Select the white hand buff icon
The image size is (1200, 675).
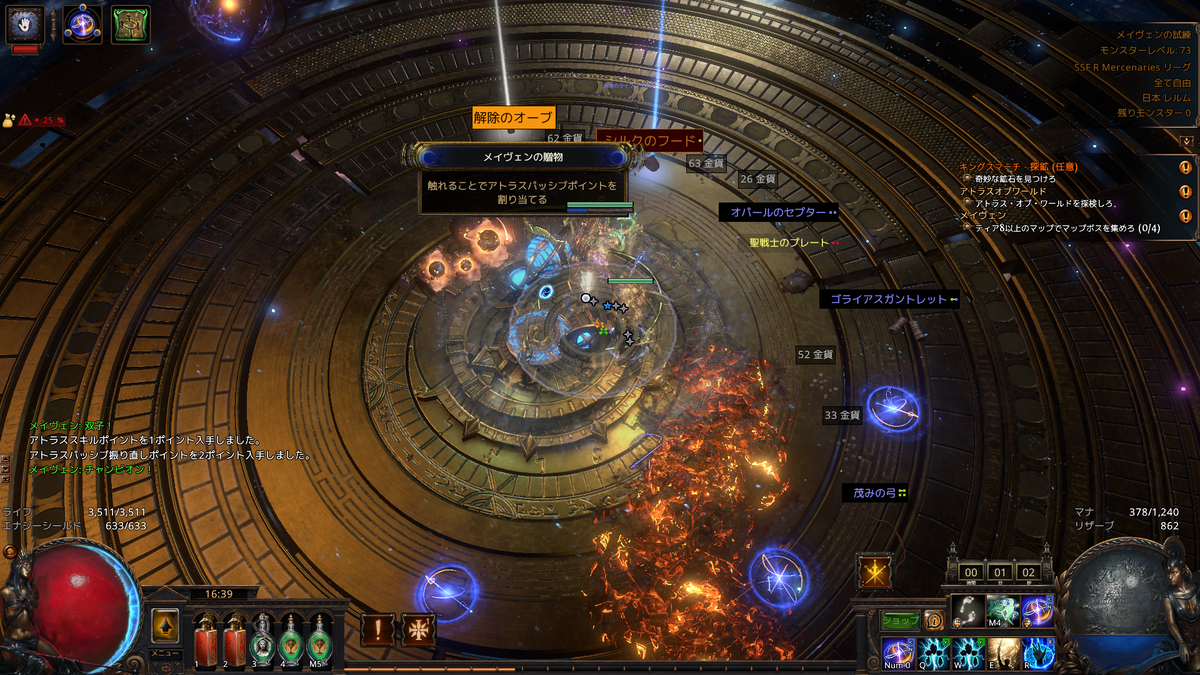point(25,24)
